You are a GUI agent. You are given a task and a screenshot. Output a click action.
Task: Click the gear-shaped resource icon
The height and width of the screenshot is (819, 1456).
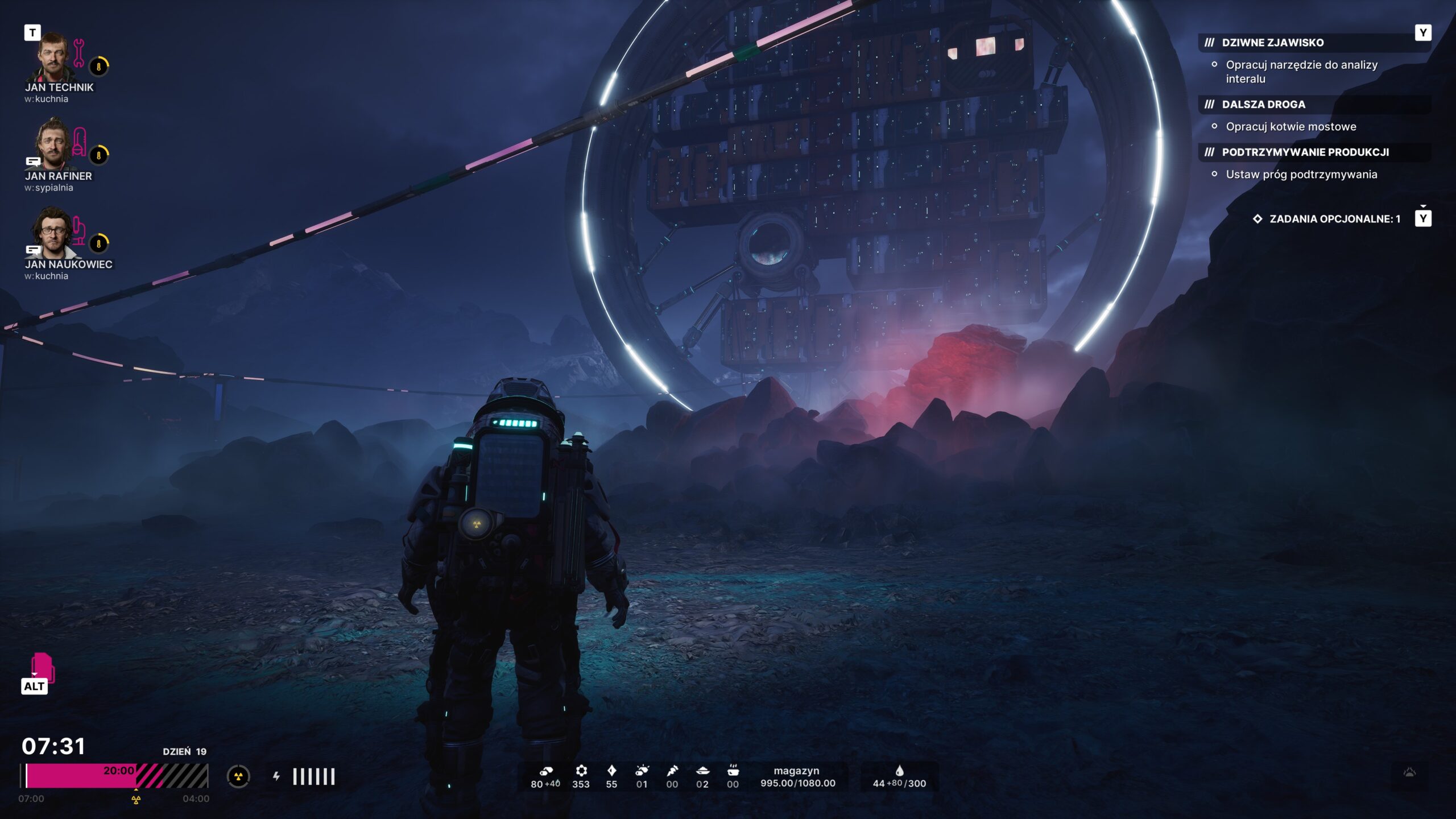(581, 771)
